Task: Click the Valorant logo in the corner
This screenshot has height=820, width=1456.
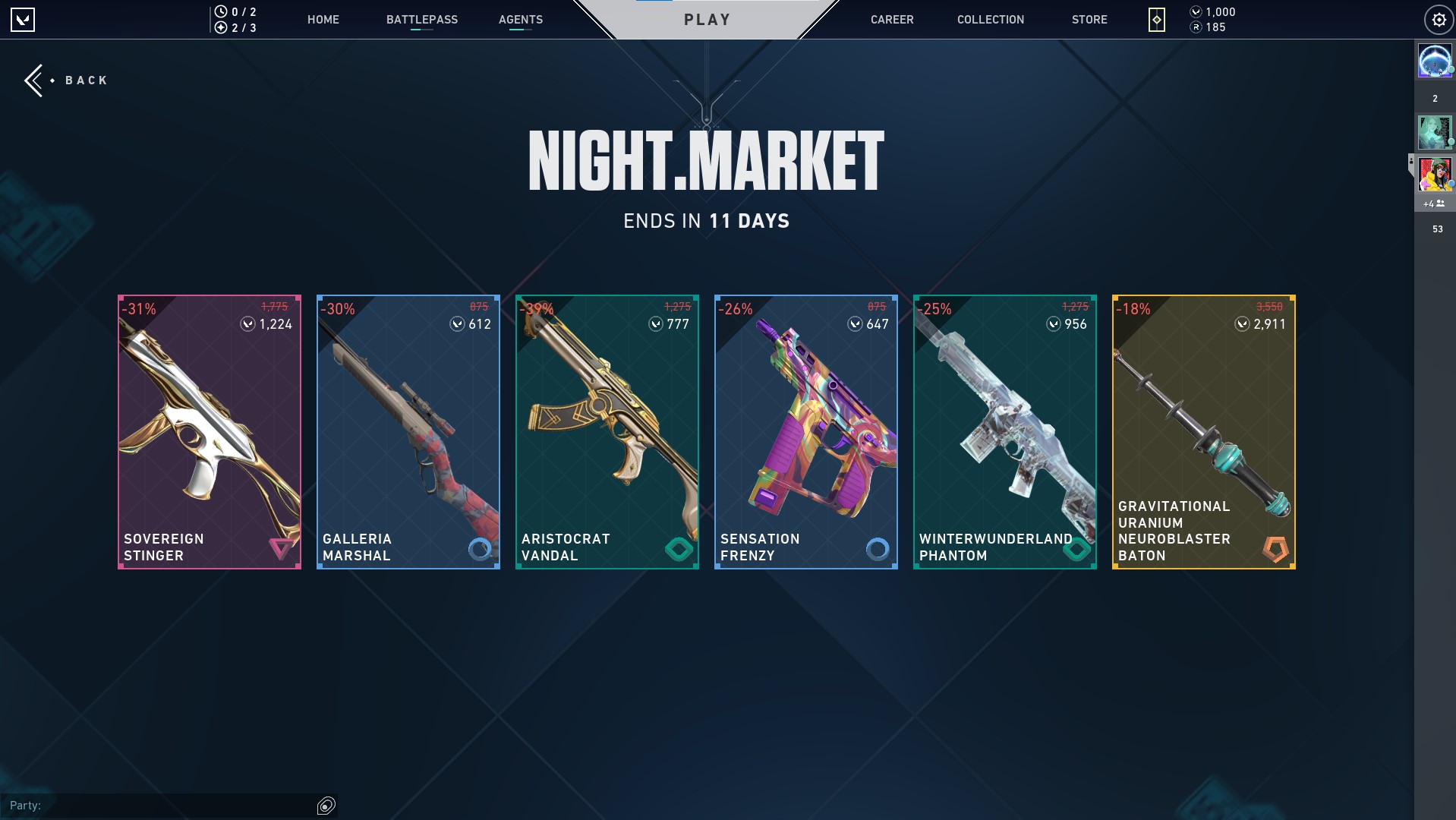Action: point(23,20)
